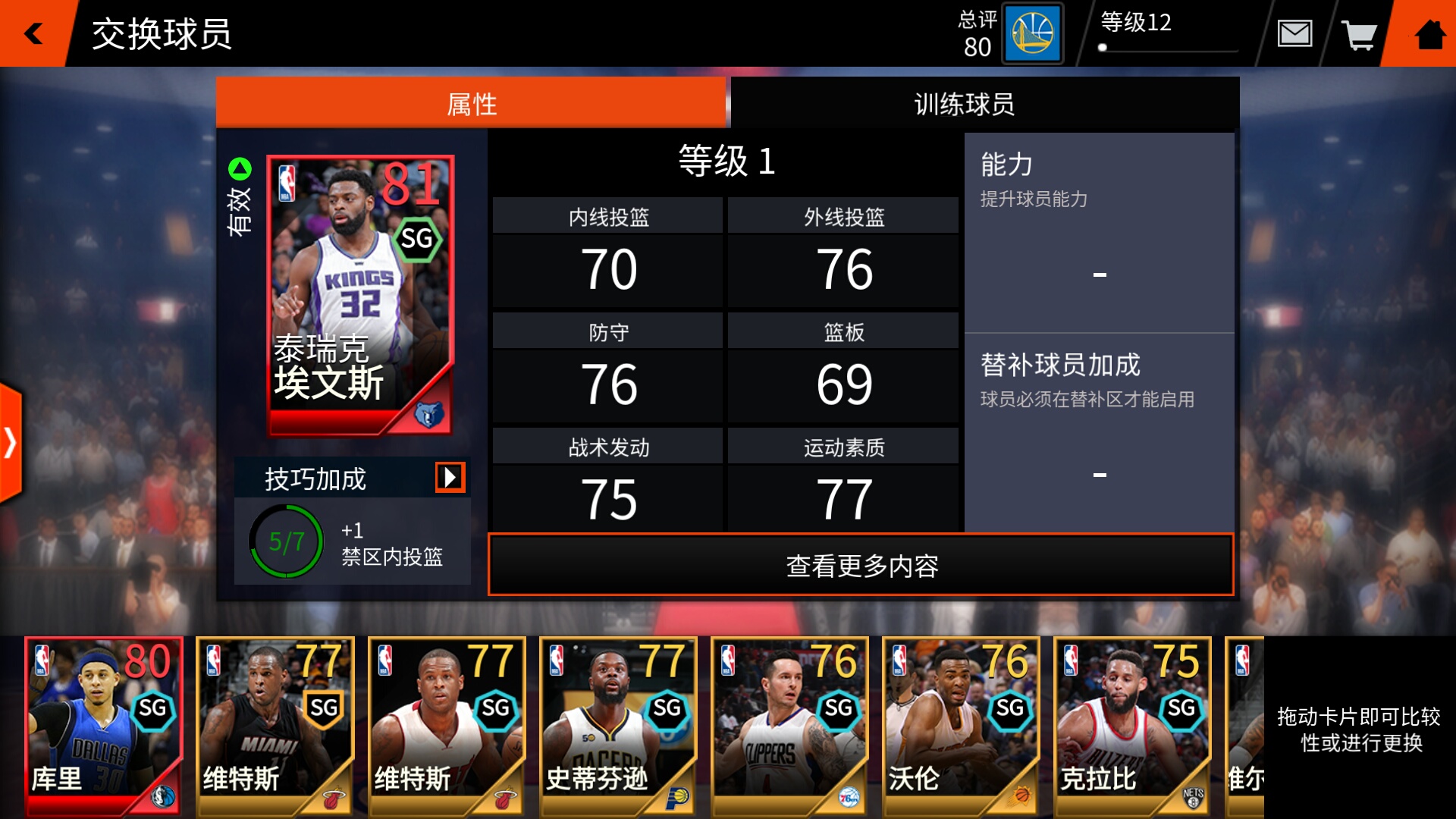Select the 史蒂芬逊 77 player card
The height and width of the screenshot is (819, 1456).
(618, 726)
